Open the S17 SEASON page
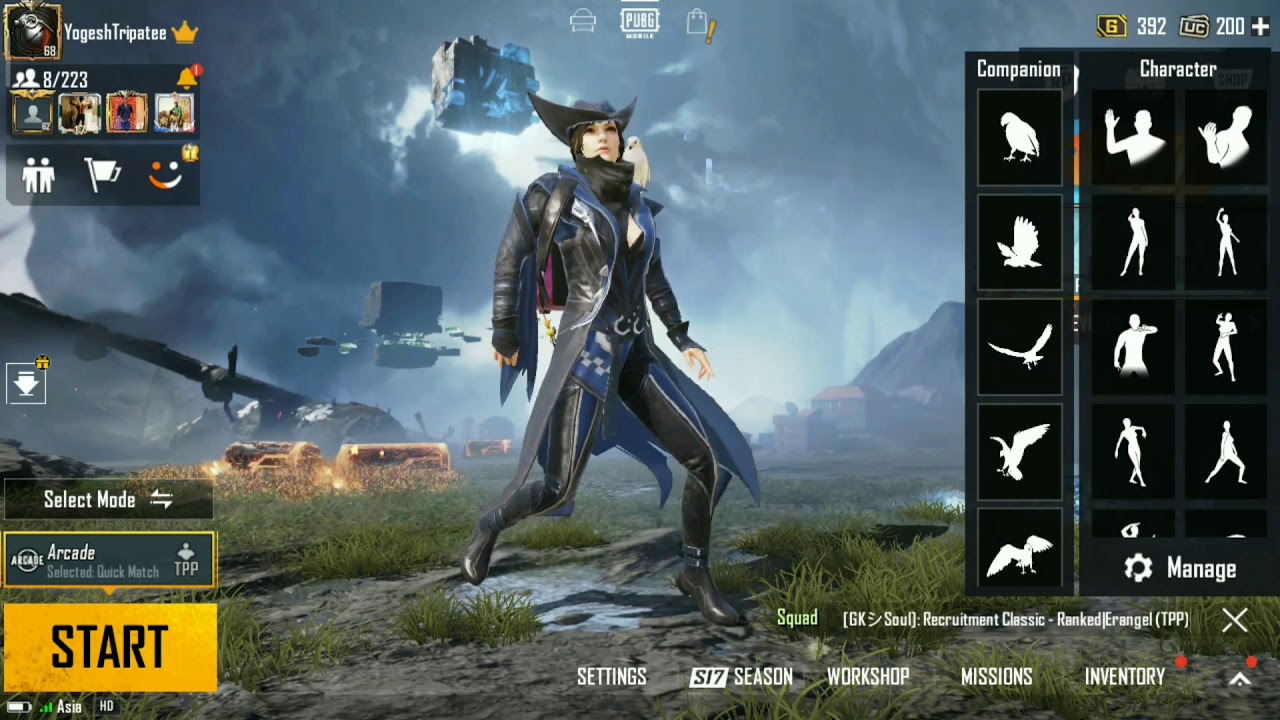This screenshot has width=1280, height=720. 741,677
